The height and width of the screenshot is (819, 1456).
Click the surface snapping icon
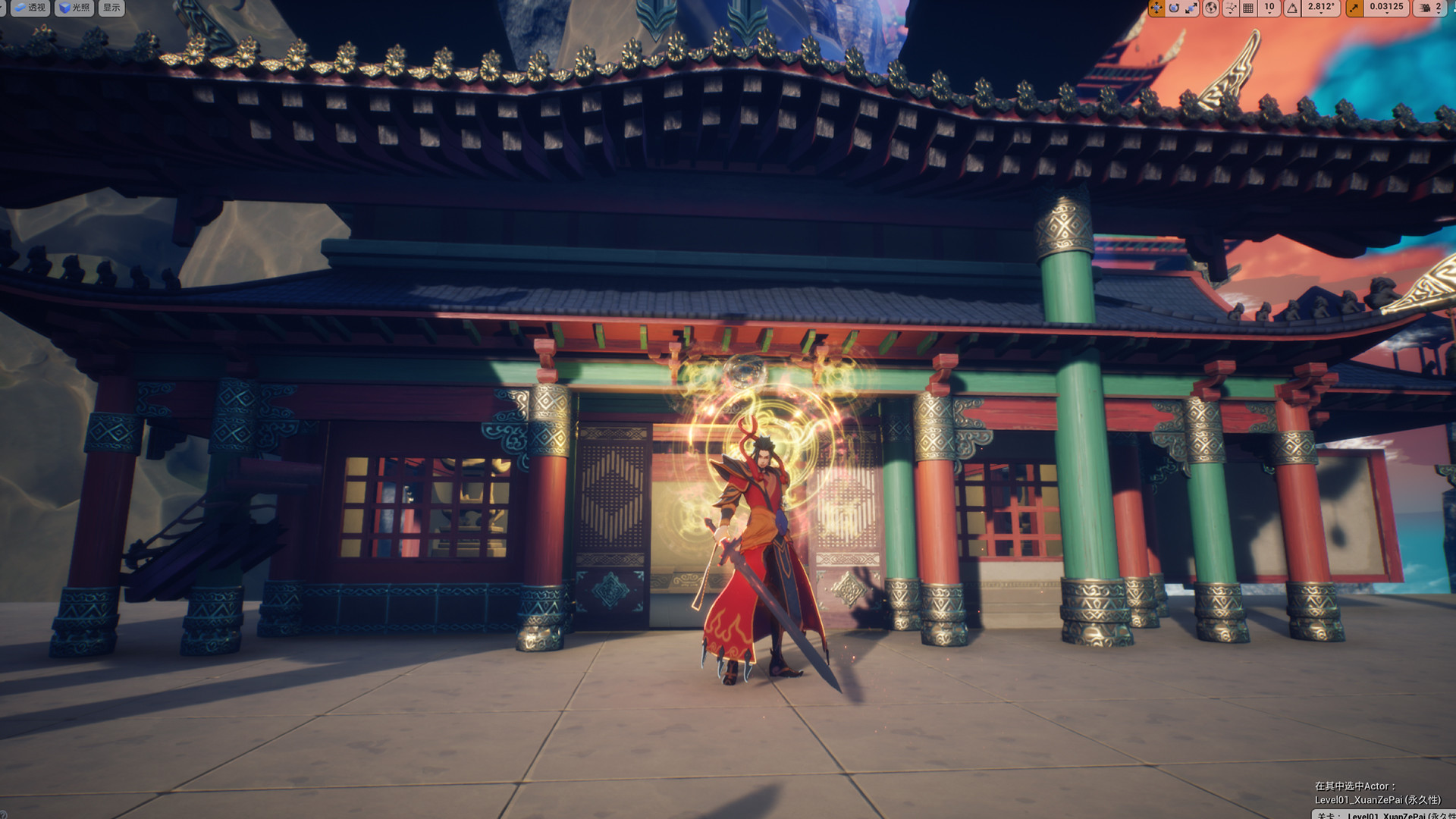pos(1230,8)
